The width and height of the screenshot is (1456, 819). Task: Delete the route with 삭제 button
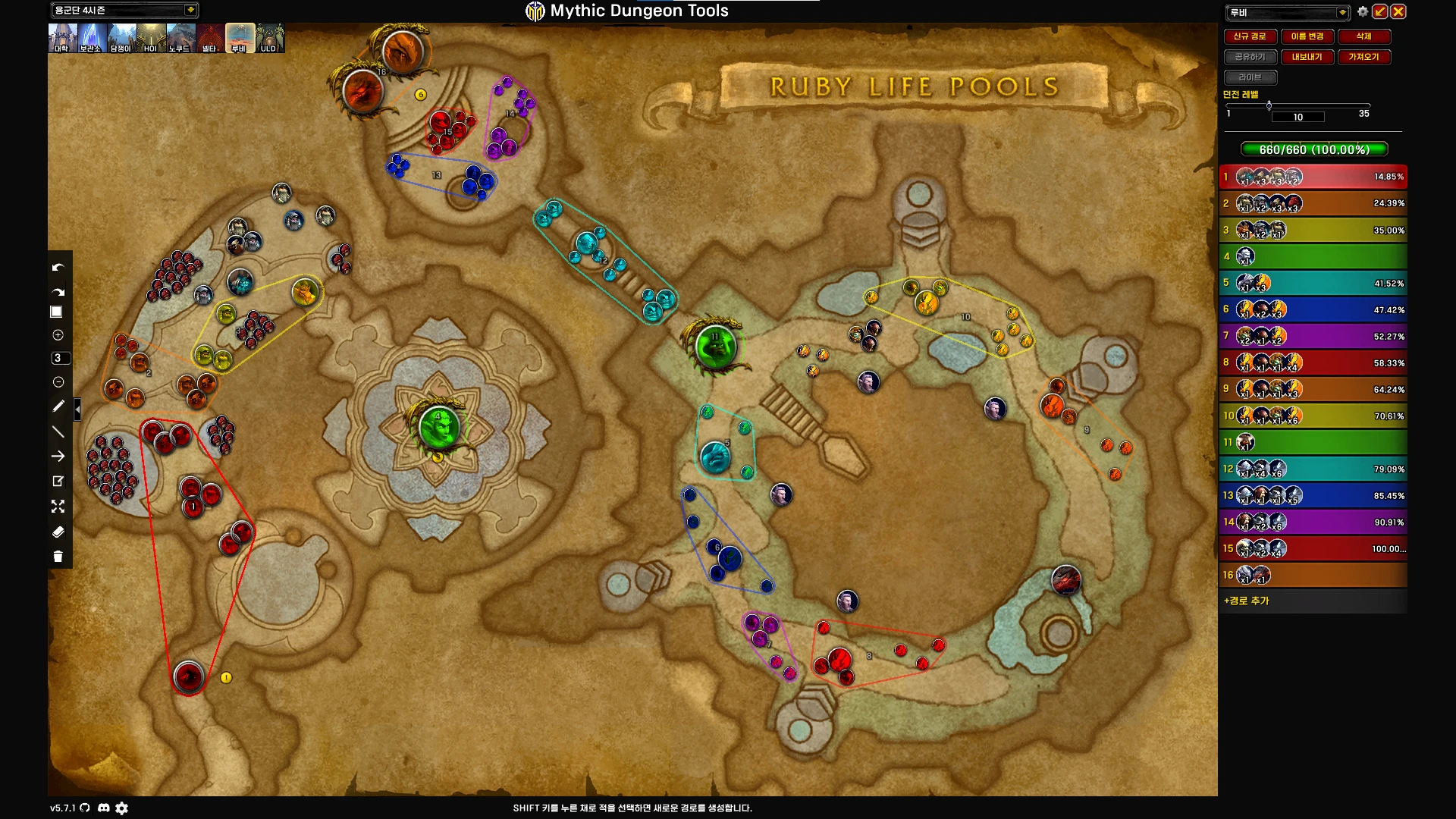pos(1363,36)
